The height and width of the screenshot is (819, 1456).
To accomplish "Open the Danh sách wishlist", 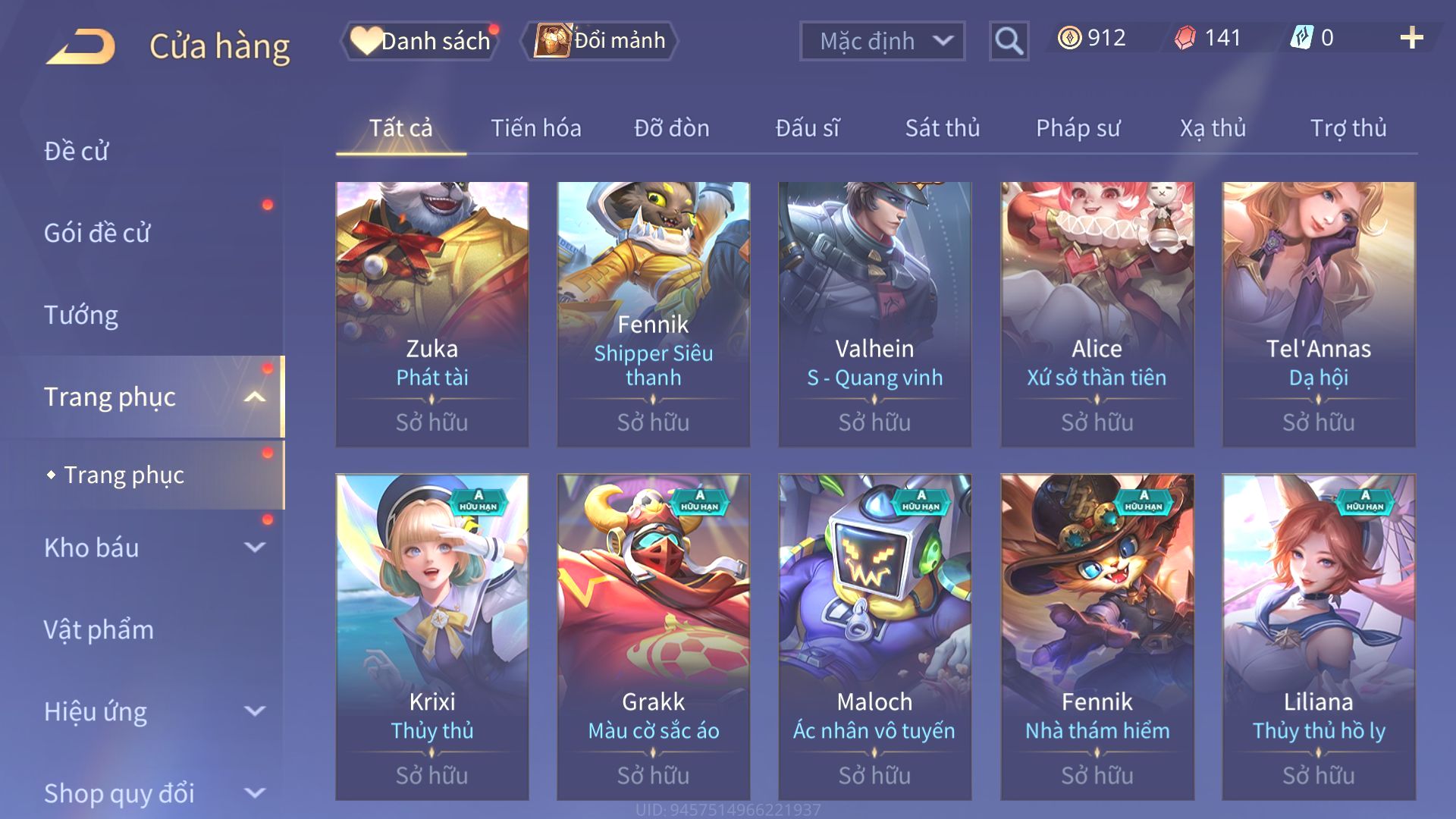I will click(x=422, y=41).
